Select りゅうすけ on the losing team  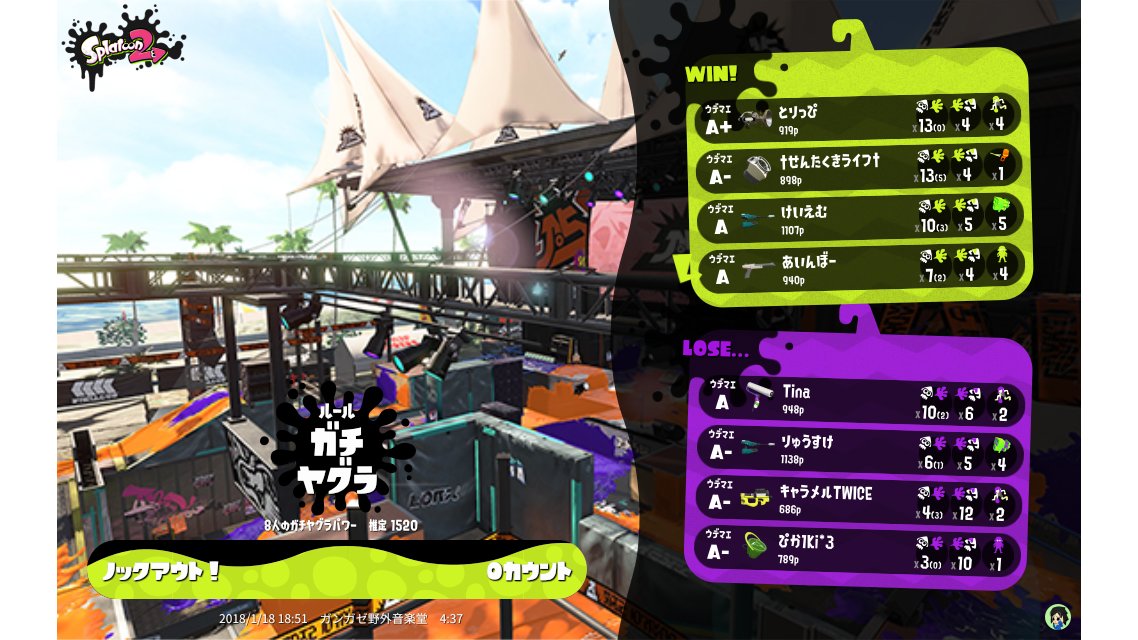[x=858, y=450]
